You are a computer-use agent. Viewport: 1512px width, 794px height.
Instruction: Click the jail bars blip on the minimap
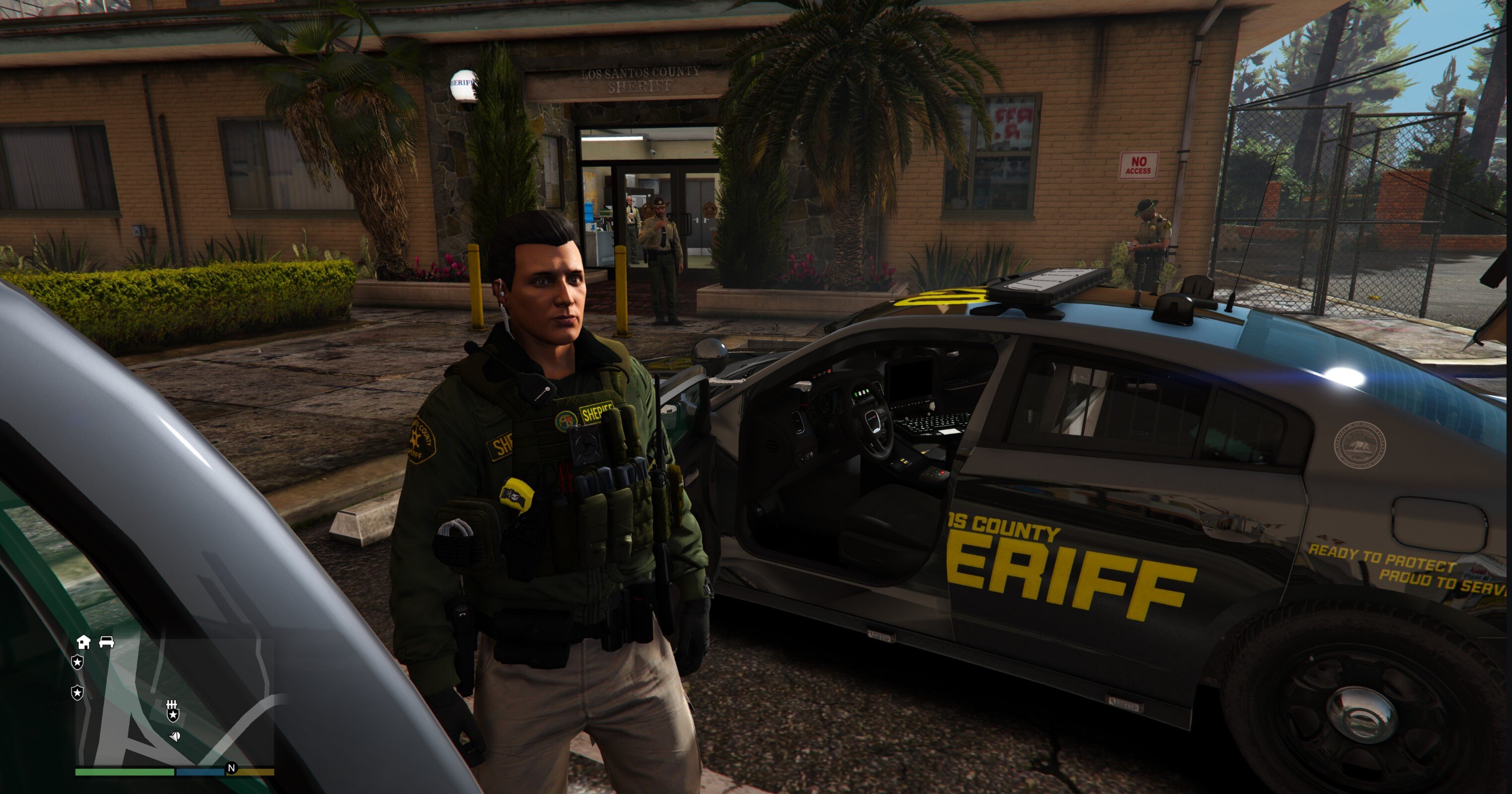[x=172, y=705]
